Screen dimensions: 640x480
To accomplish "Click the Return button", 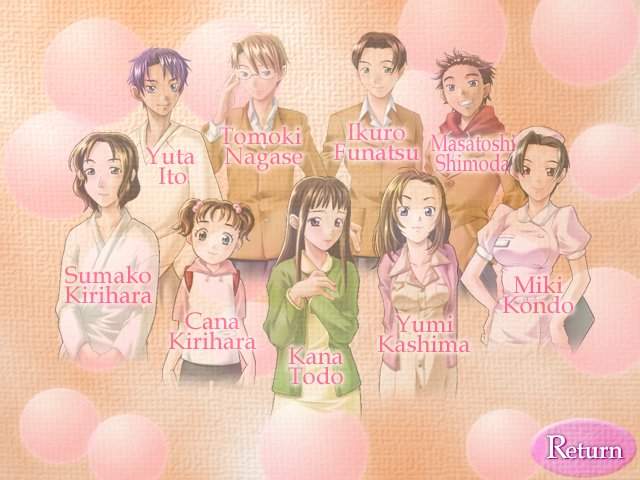I will (584, 448).
